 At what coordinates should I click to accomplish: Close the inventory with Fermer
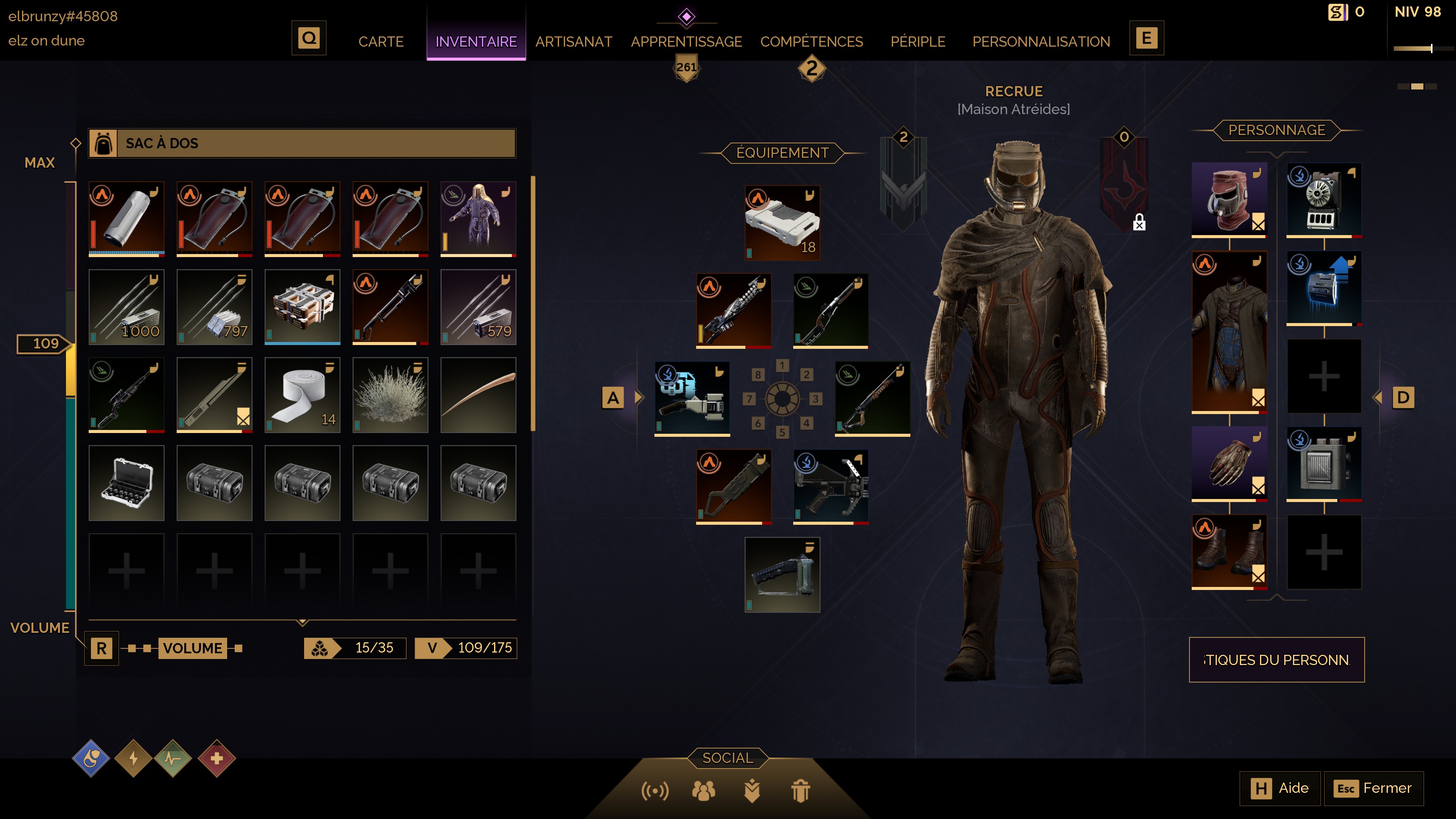1373,788
